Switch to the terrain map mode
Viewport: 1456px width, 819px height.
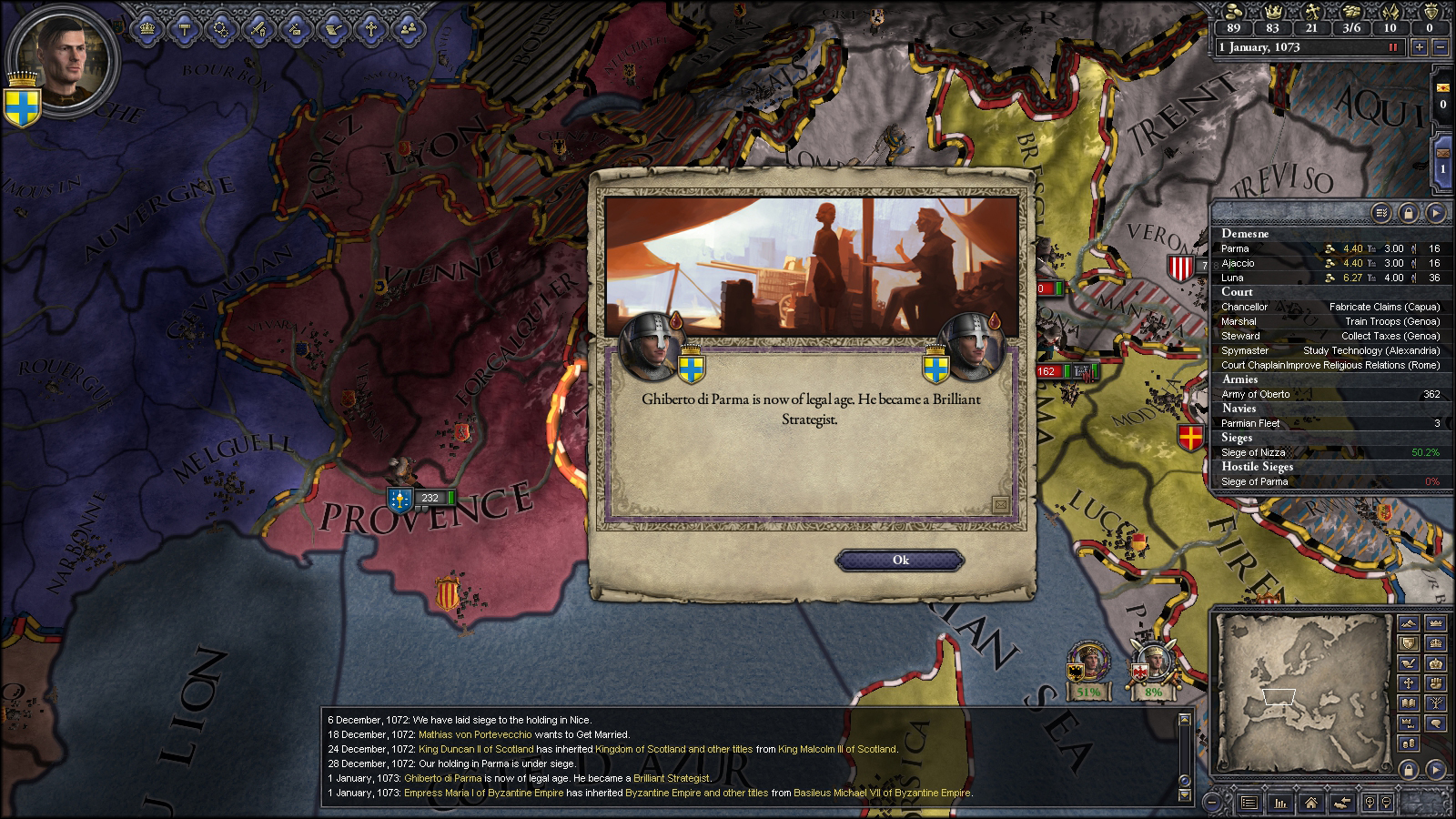pyautogui.click(x=1409, y=624)
